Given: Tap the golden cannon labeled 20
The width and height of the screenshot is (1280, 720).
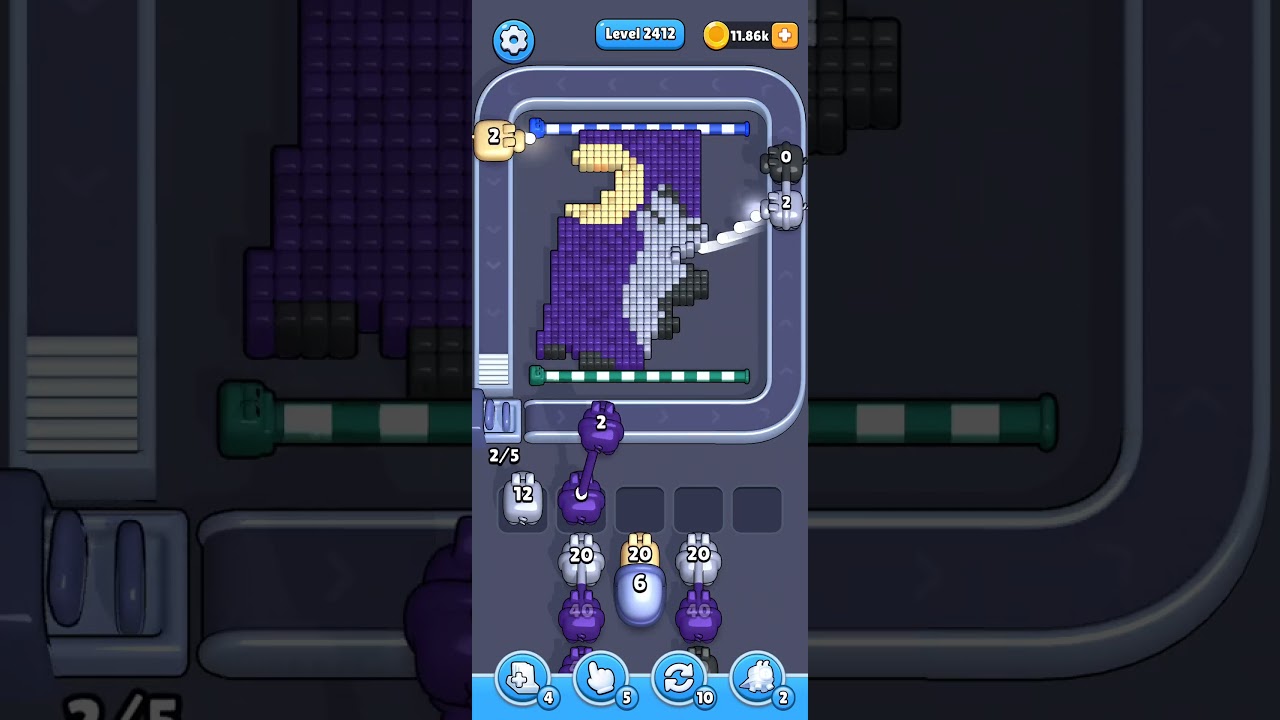Looking at the screenshot, I should 640,552.
